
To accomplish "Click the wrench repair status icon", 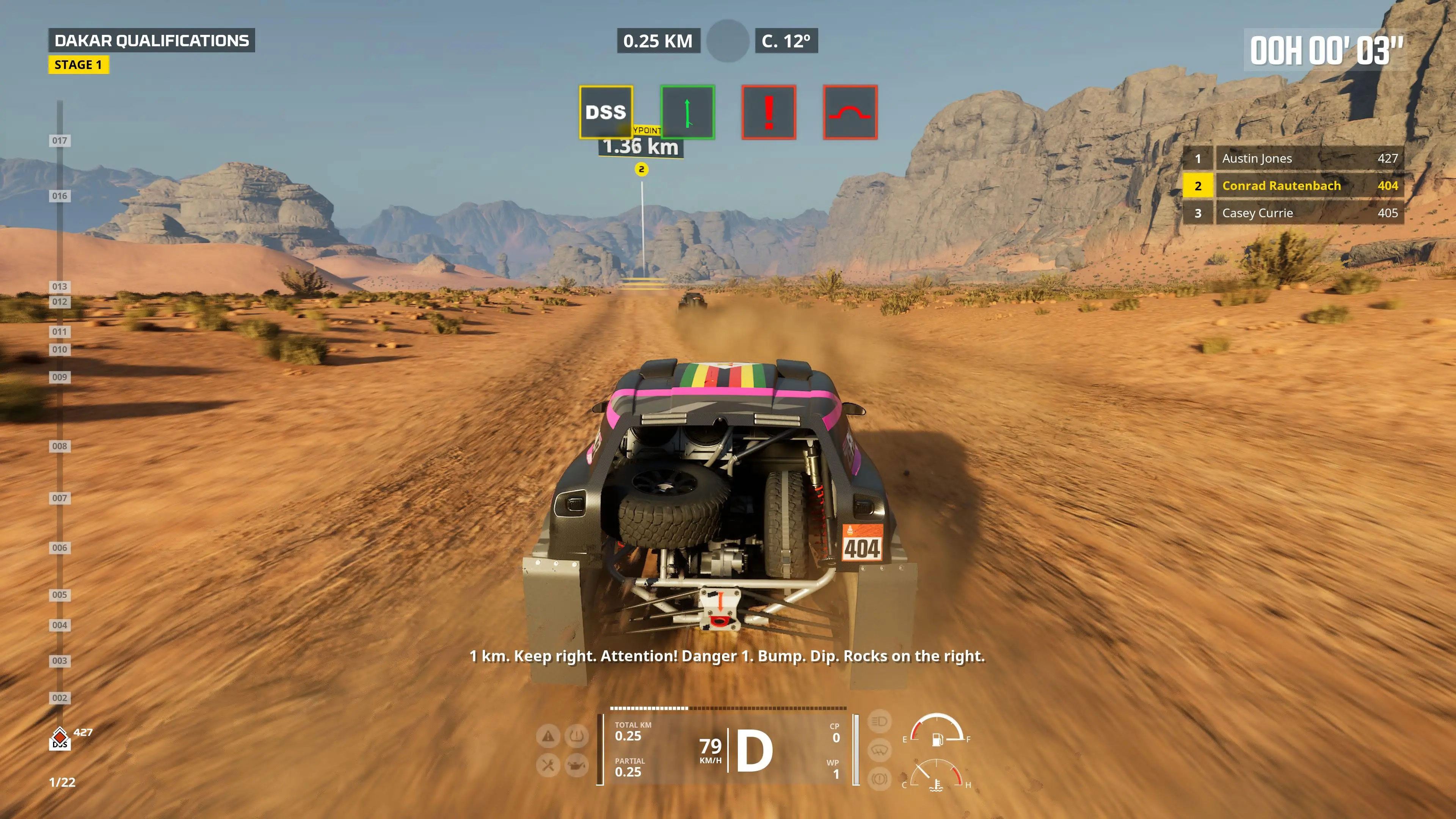I will coord(548,765).
